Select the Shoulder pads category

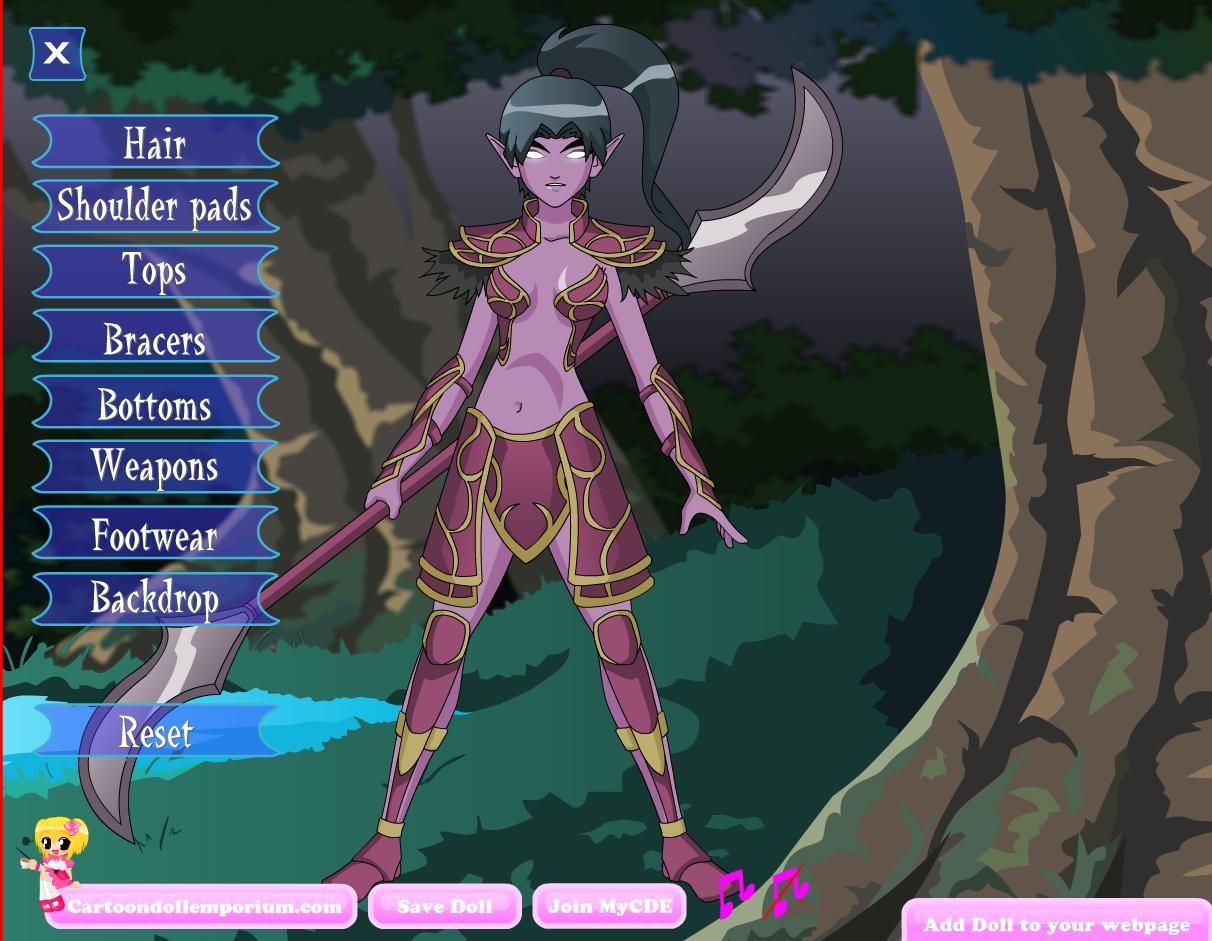pyautogui.click(x=155, y=206)
